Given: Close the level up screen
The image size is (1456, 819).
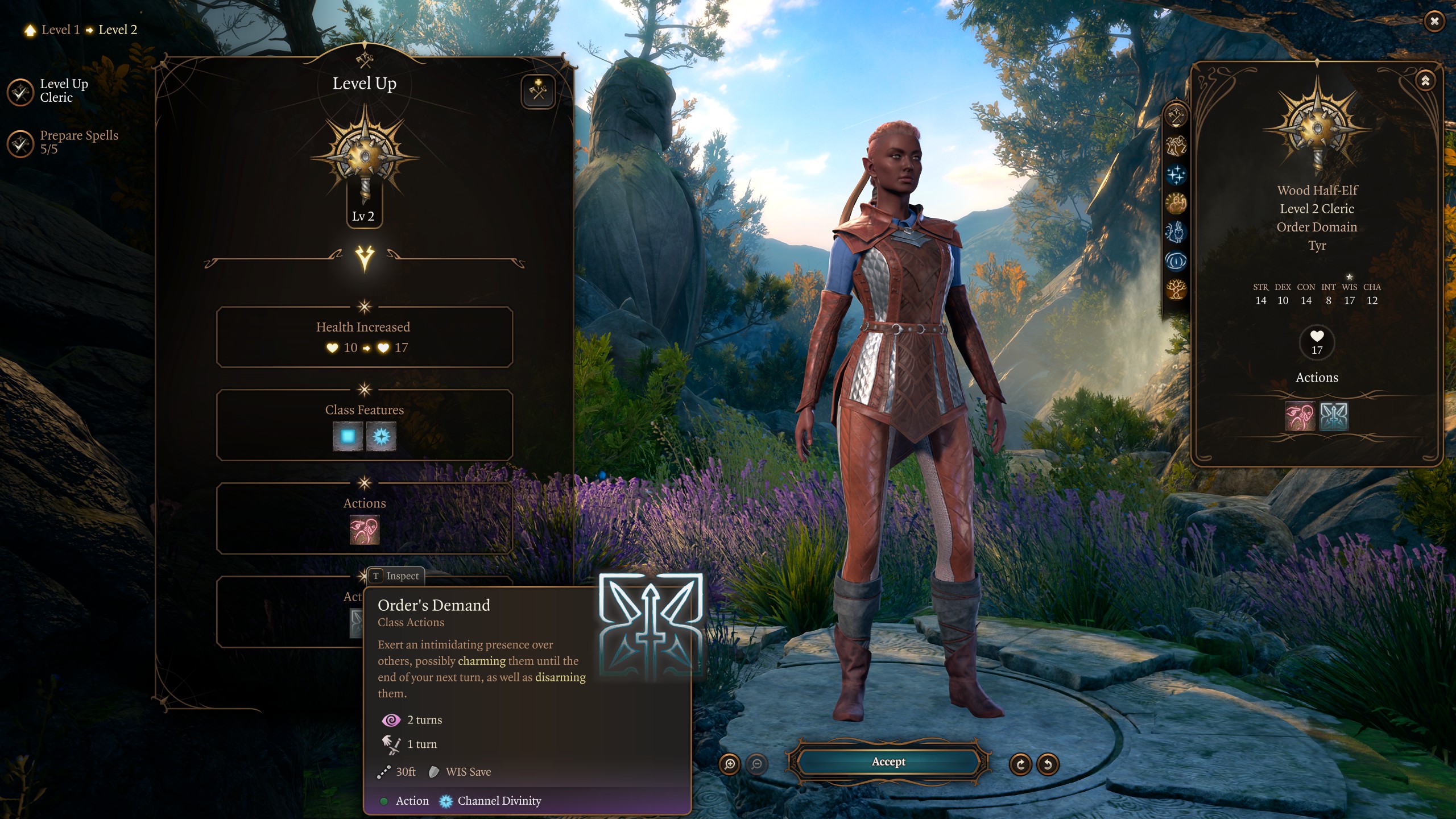Looking at the screenshot, I should coord(1434,22).
